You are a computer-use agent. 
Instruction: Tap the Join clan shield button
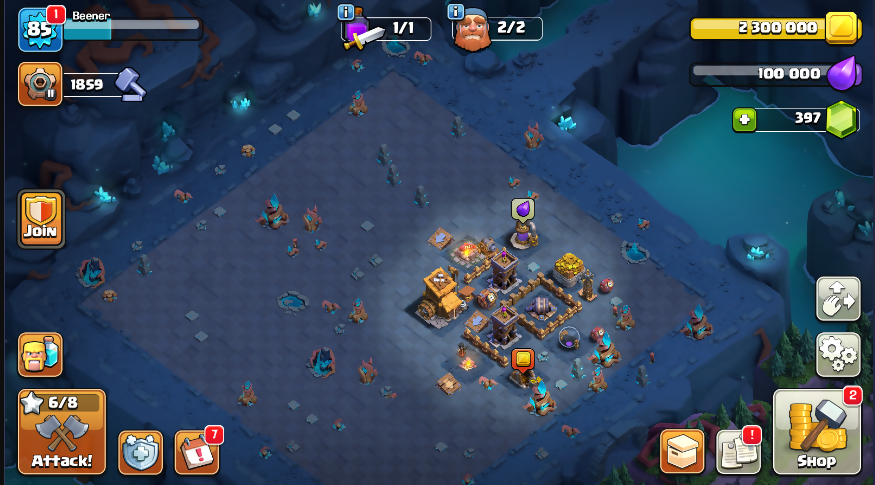(41, 218)
